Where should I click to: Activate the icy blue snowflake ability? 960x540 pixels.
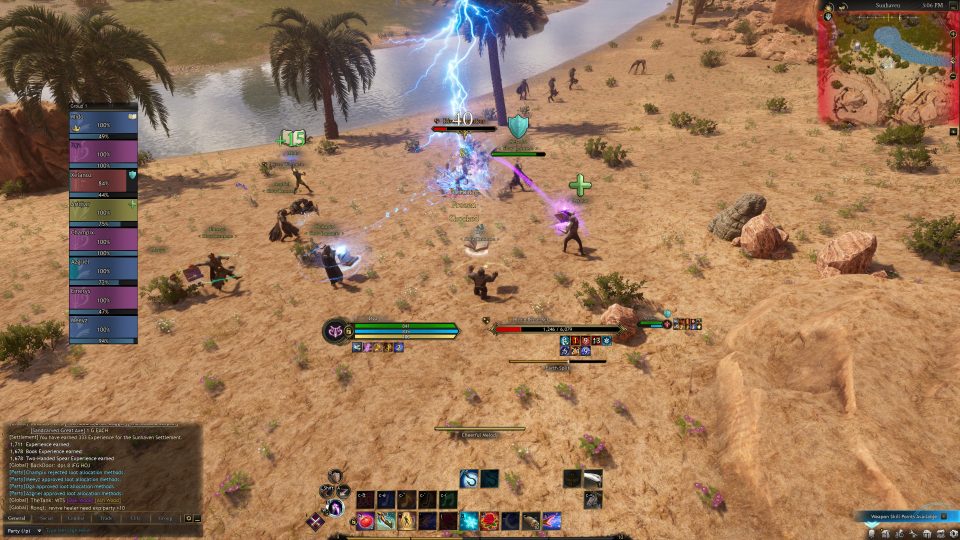(x=470, y=521)
